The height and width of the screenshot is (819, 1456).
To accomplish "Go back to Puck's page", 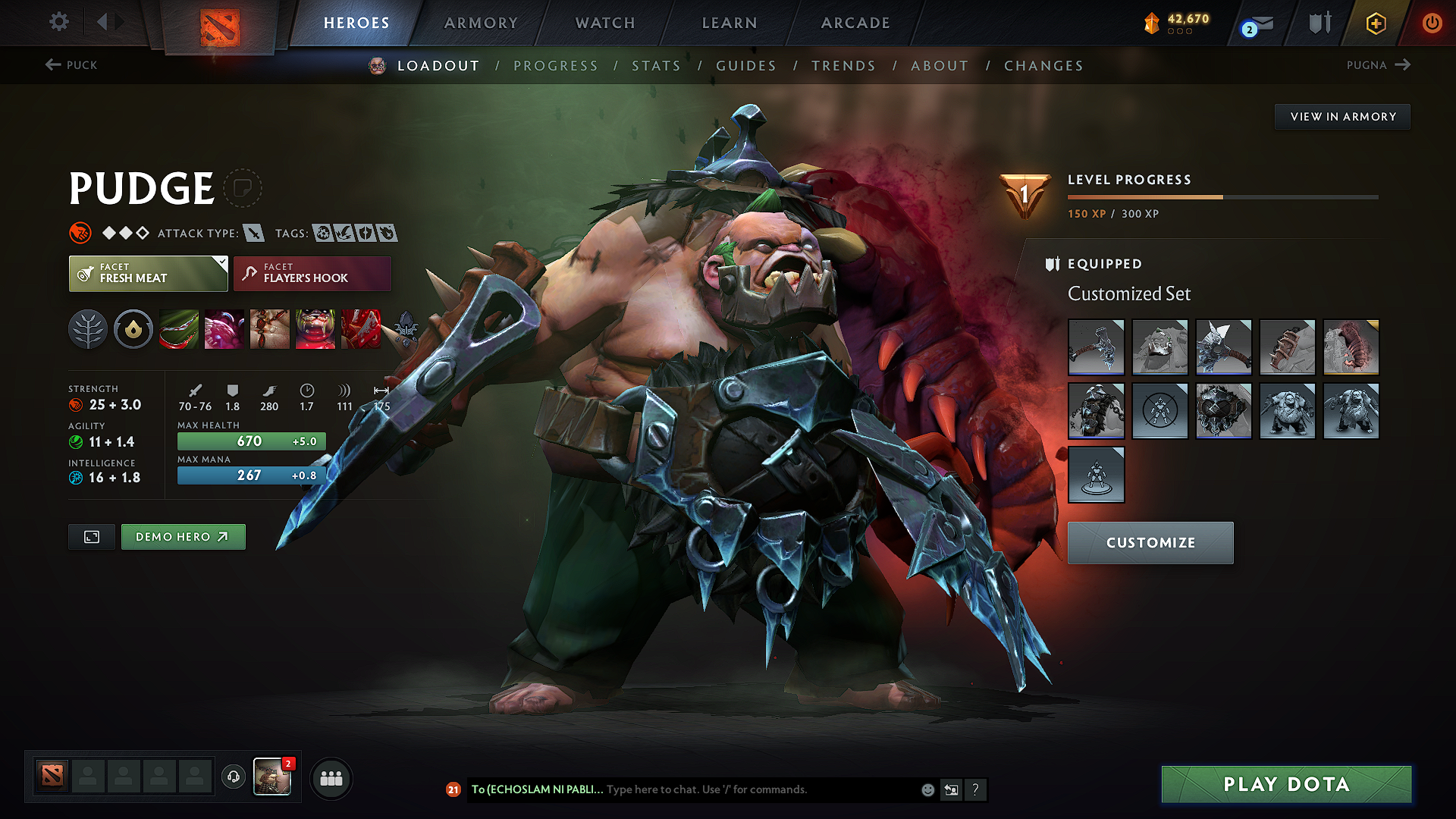I will (x=70, y=65).
